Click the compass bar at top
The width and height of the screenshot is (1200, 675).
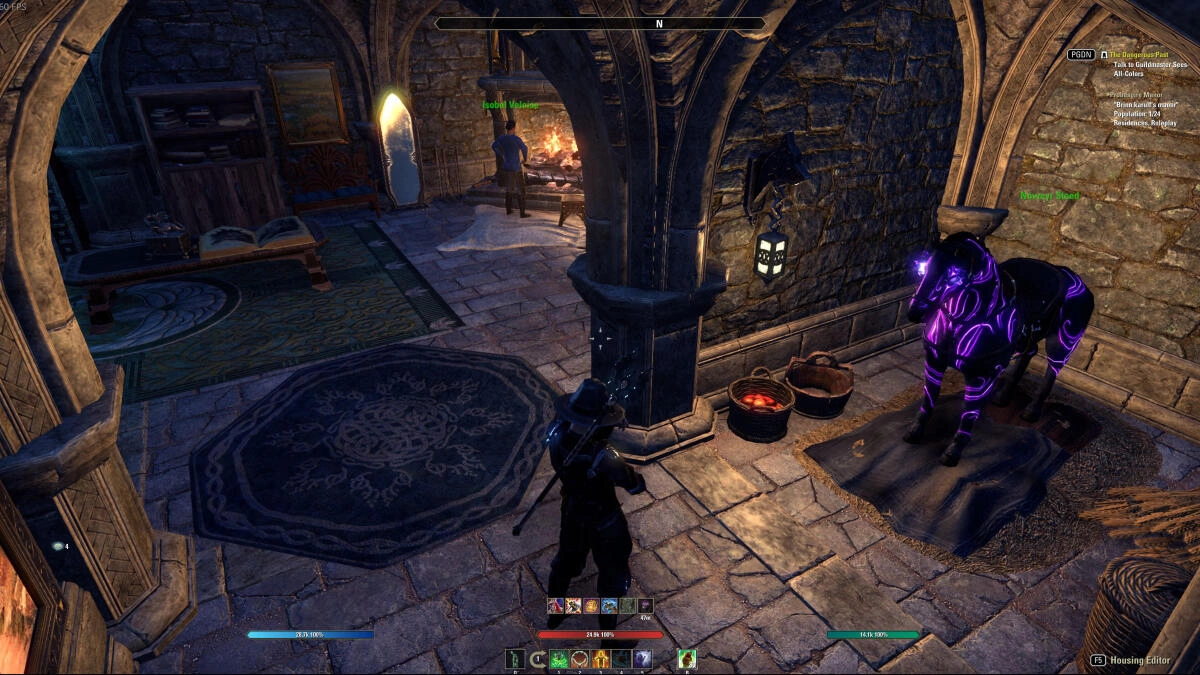pos(600,23)
